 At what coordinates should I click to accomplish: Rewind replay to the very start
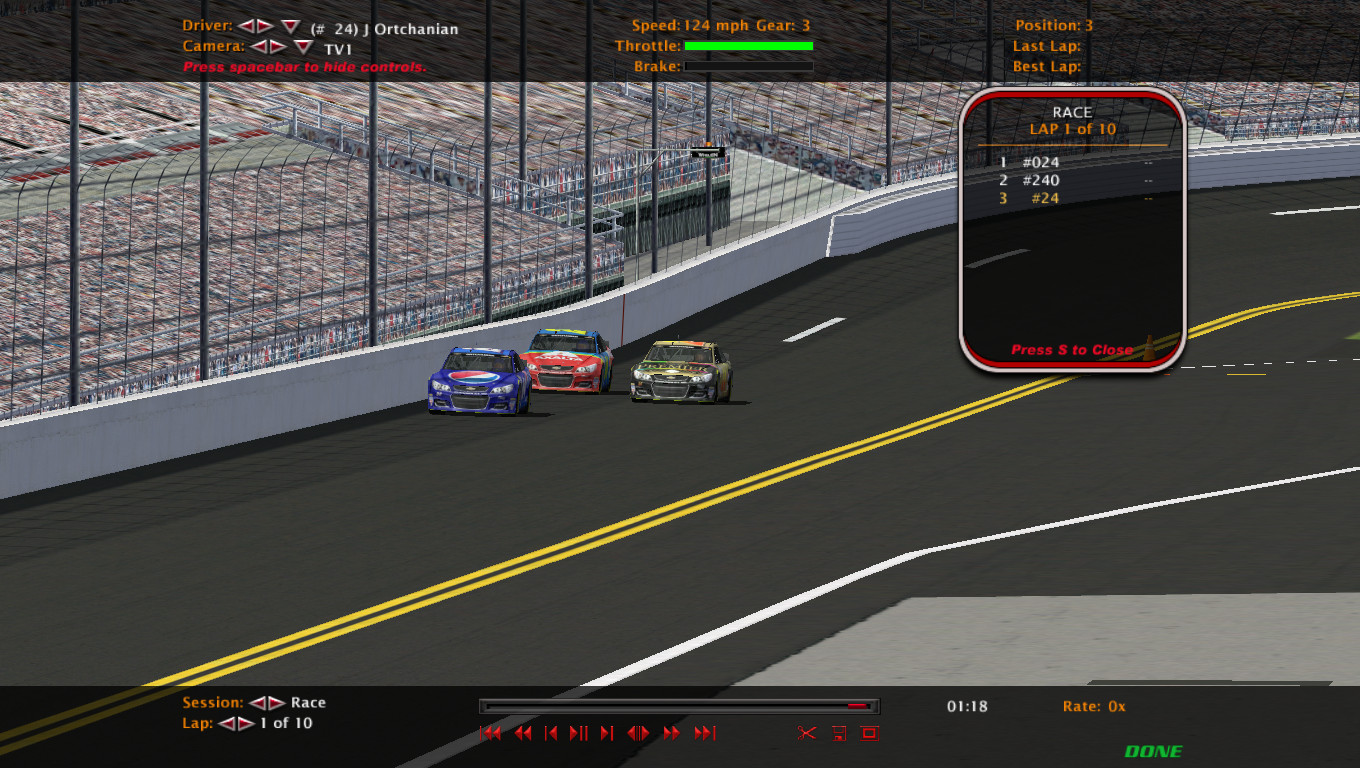(x=490, y=733)
